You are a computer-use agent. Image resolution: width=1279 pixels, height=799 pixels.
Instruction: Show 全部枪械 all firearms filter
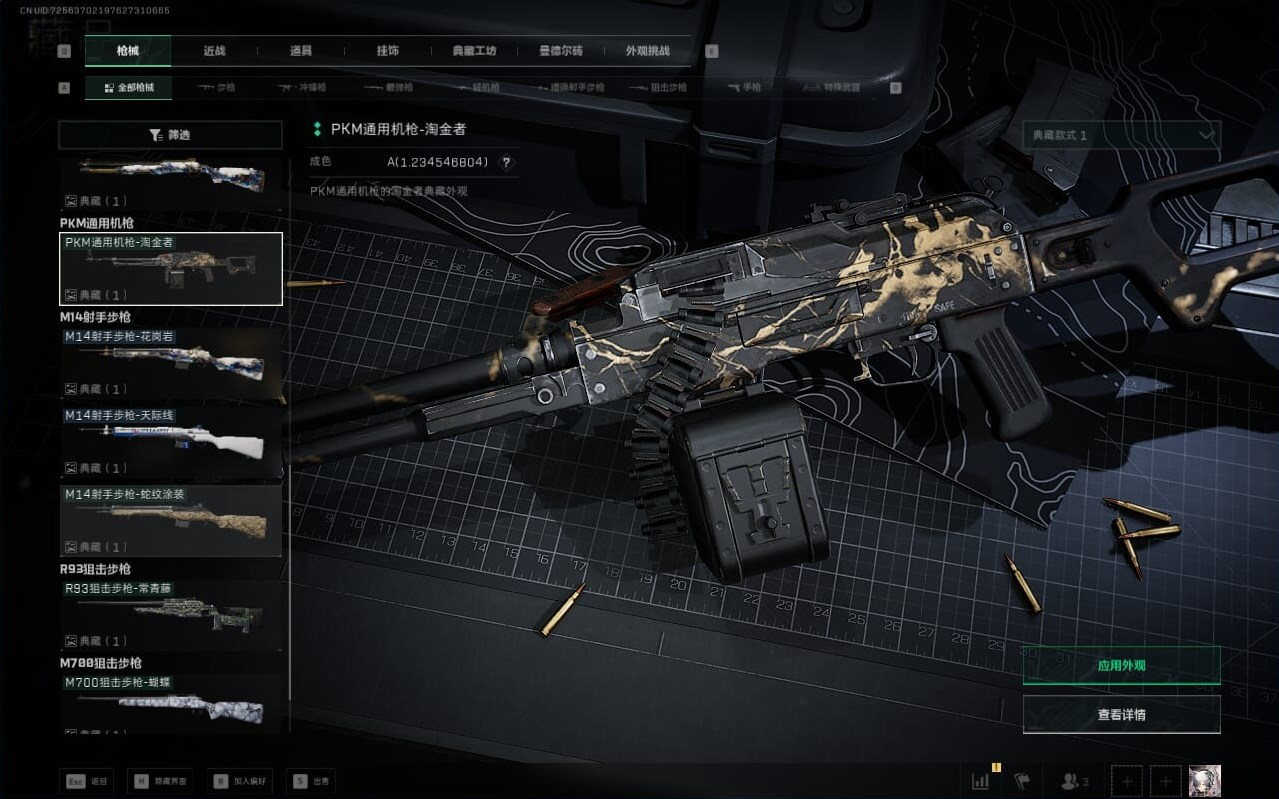pos(128,88)
